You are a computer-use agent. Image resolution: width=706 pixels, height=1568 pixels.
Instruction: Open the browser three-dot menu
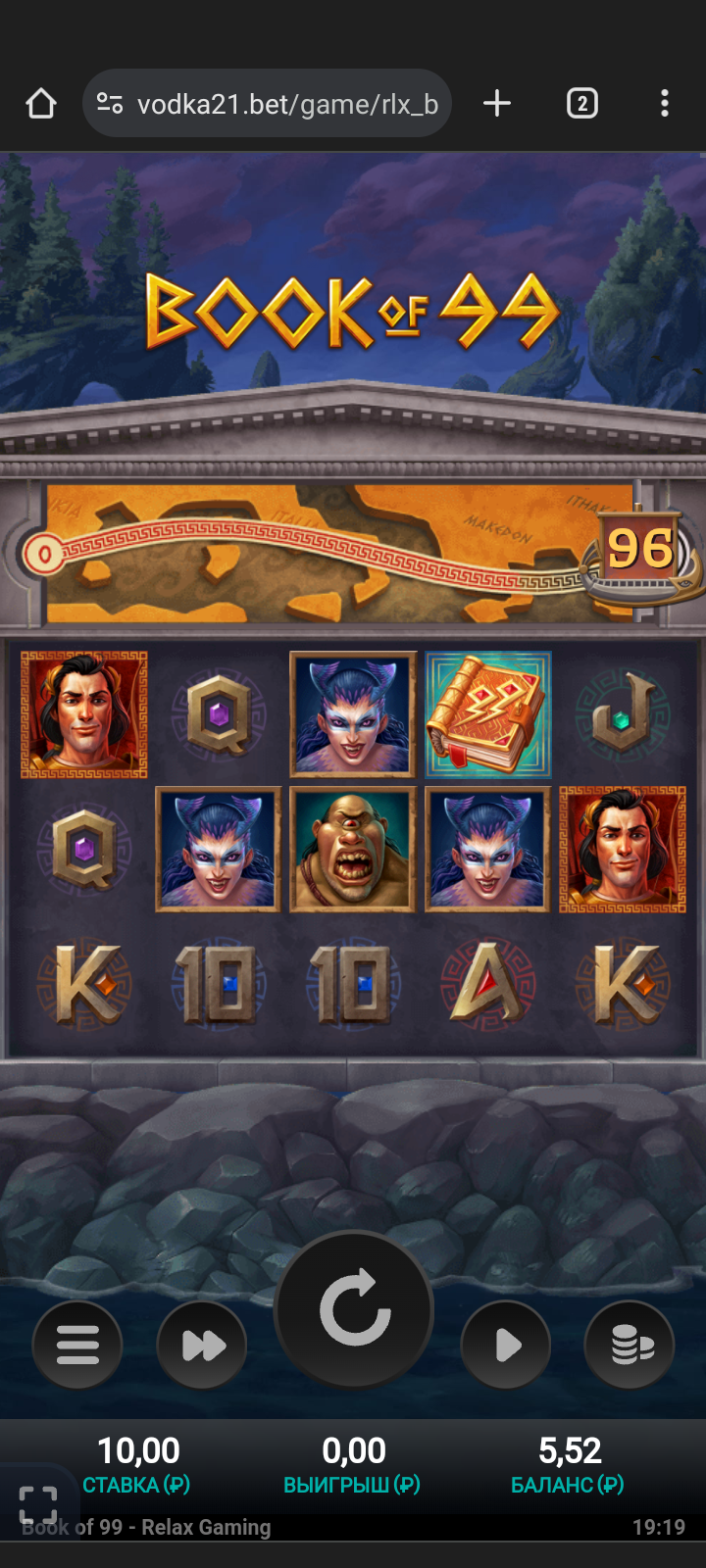tap(665, 104)
